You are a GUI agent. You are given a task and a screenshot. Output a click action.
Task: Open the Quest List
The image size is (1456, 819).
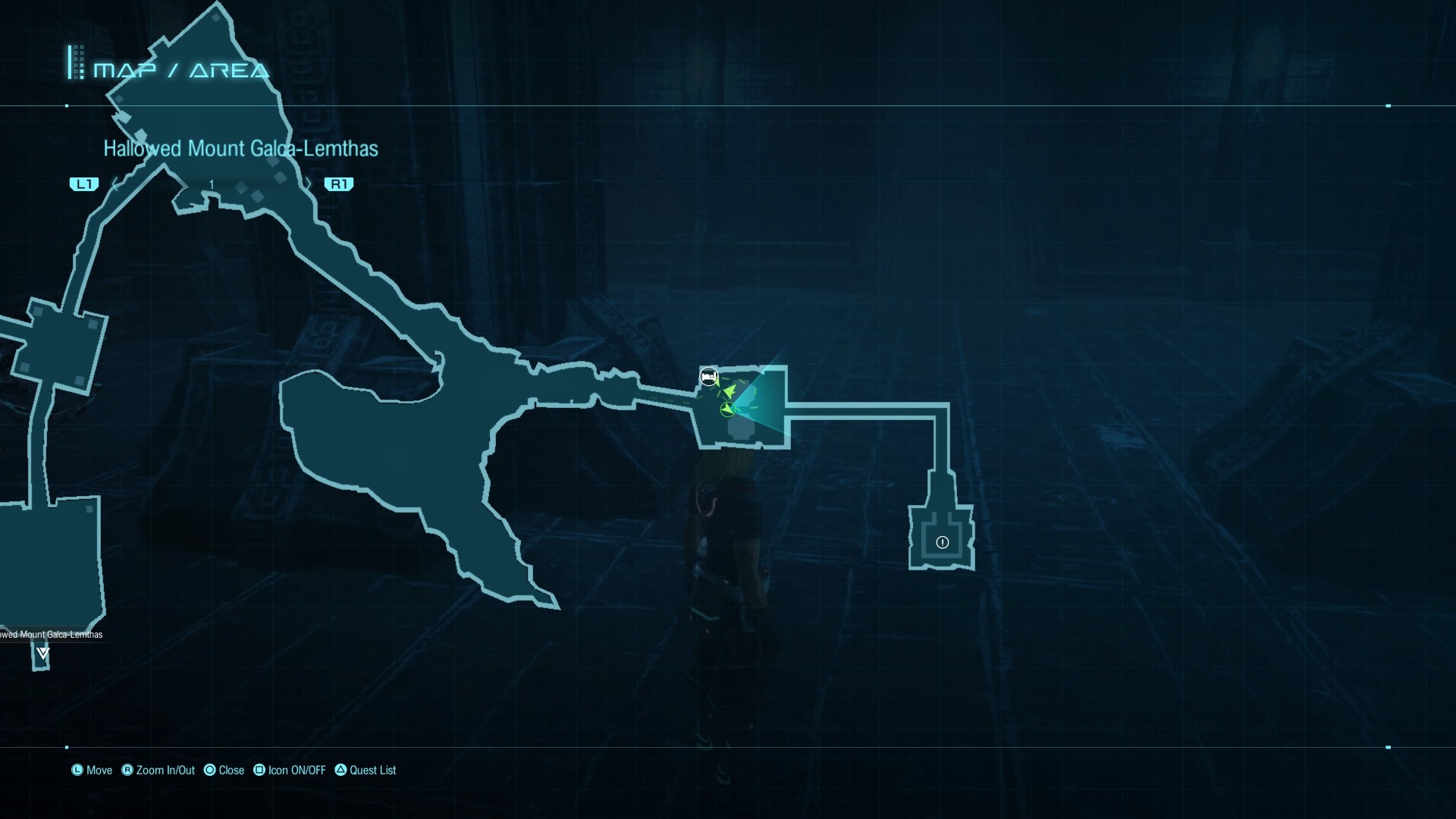372,770
